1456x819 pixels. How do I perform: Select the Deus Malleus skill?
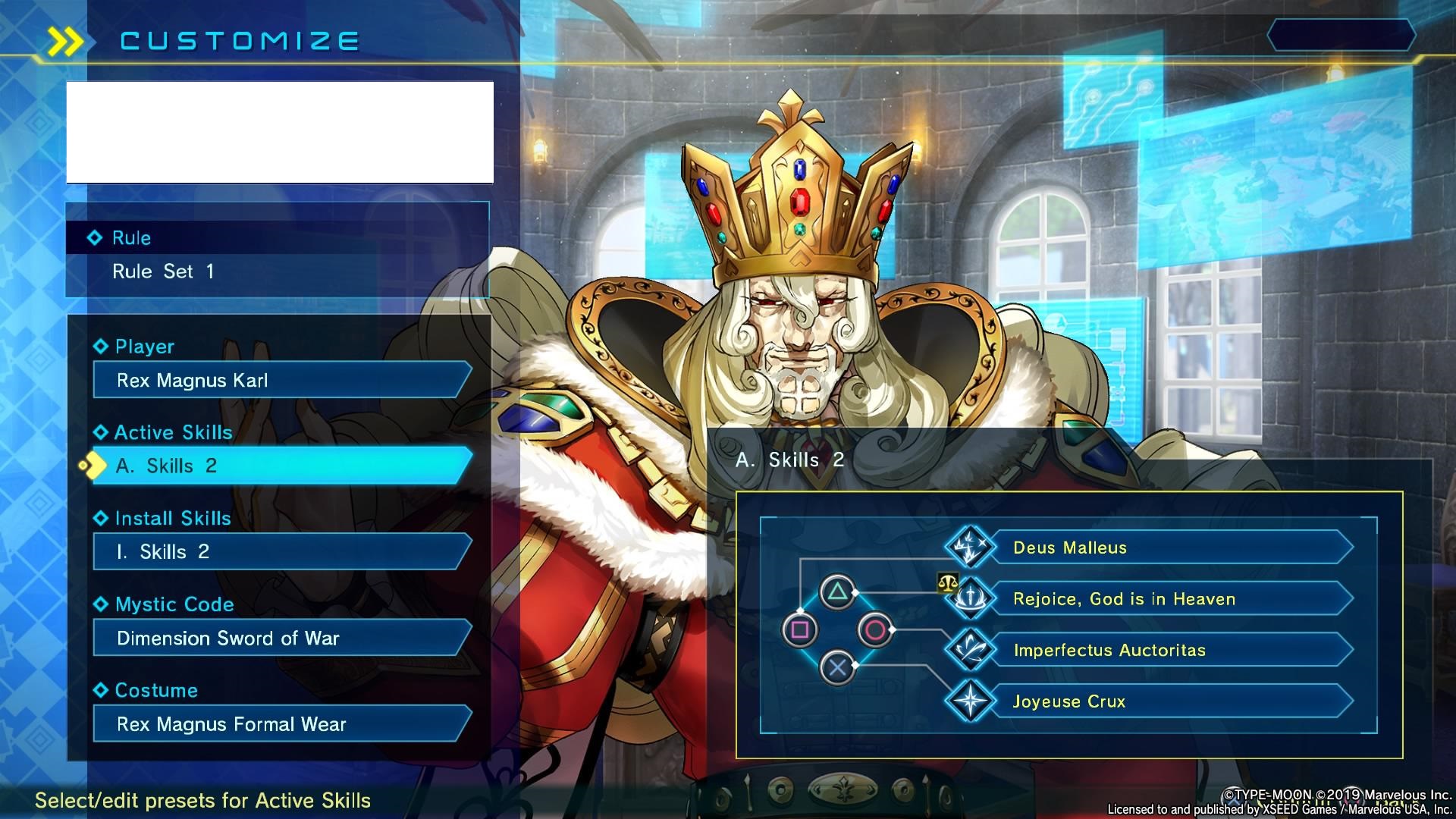(x=1168, y=548)
